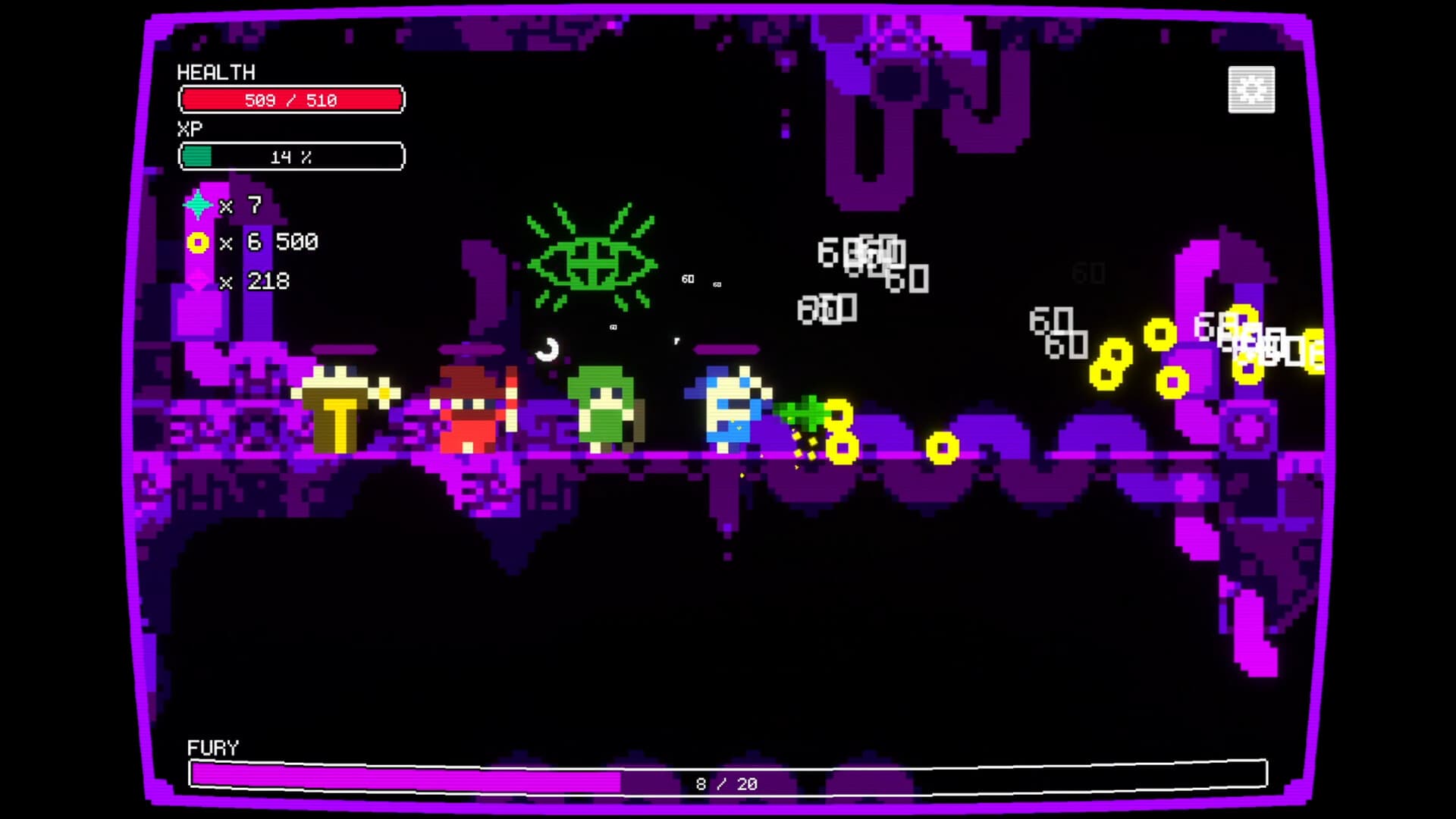Click the diamond counter reading x 7
This screenshot has width=1456, height=819.
click(239, 206)
